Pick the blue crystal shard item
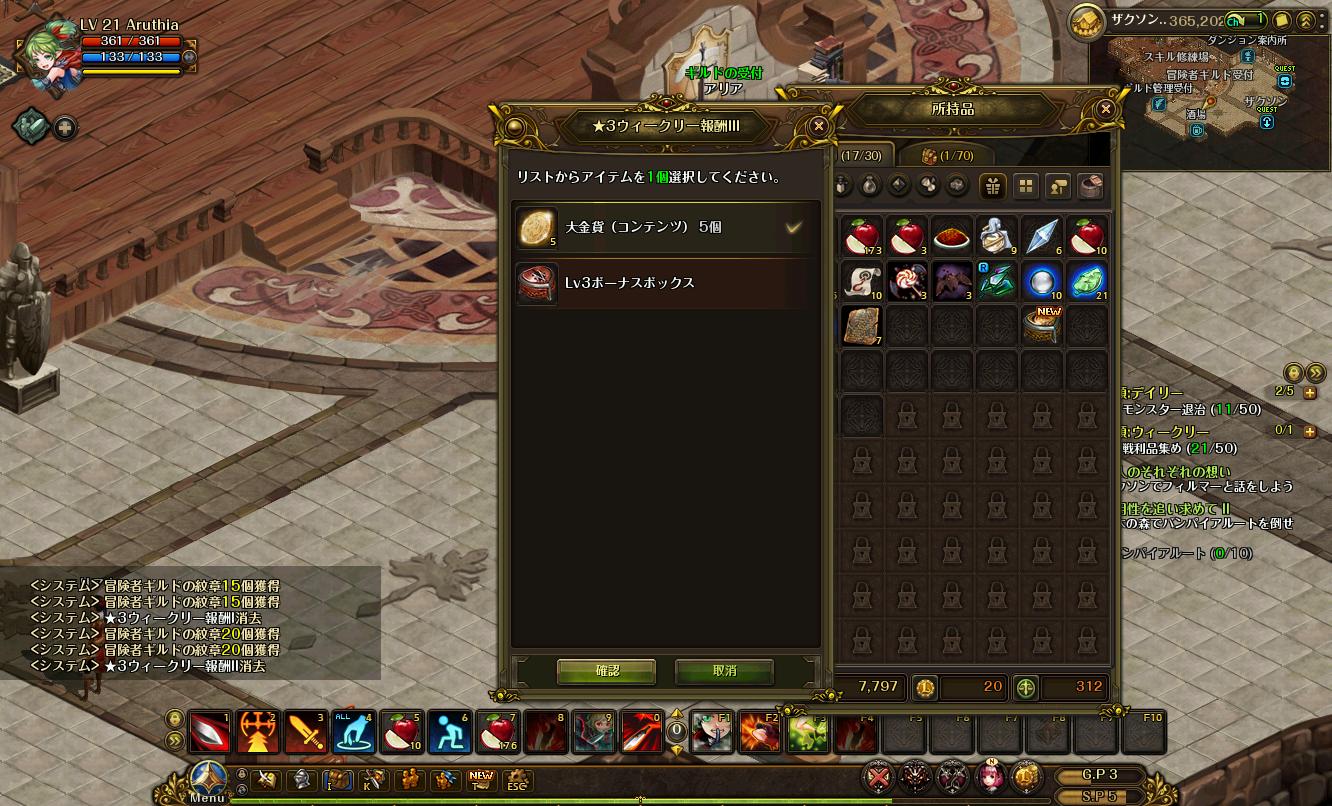Screen dimensions: 1332x806 coord(1043,236)
